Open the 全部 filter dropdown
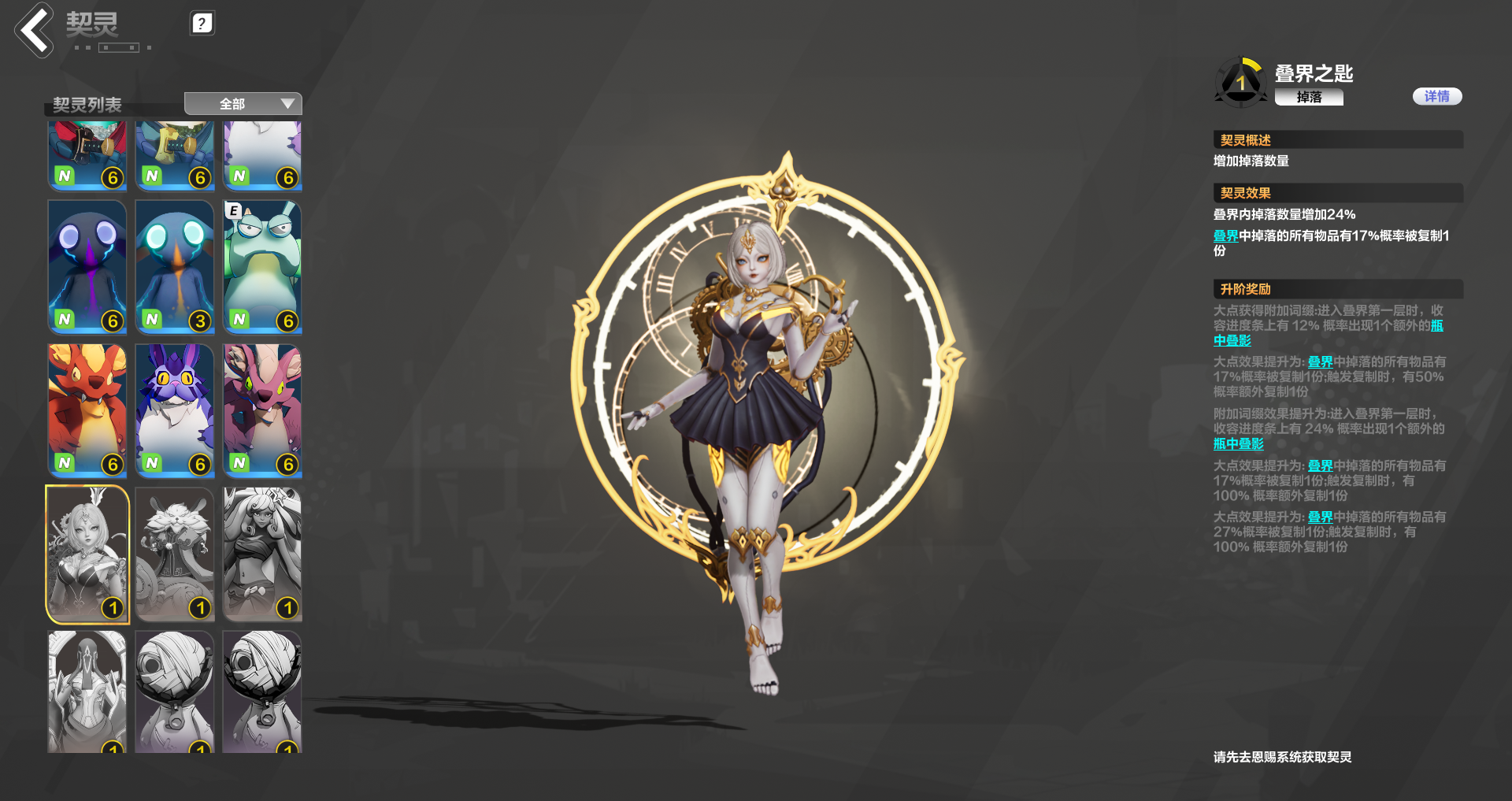The image size is (1512, 801). tap(243, 103)
